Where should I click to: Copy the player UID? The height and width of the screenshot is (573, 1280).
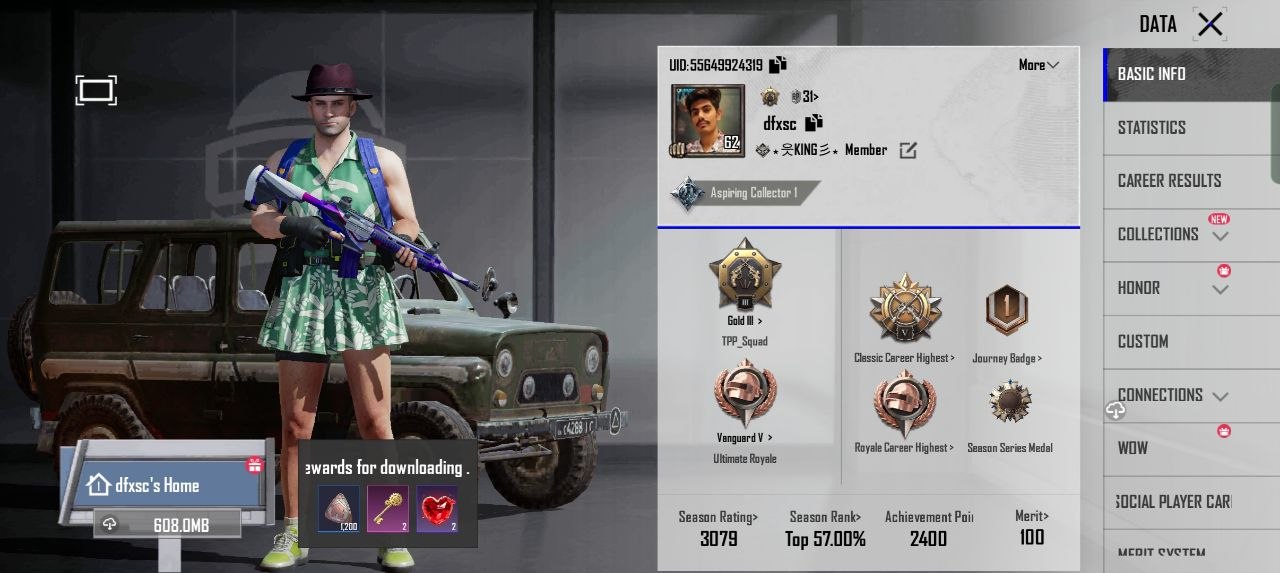click(778, 65)
